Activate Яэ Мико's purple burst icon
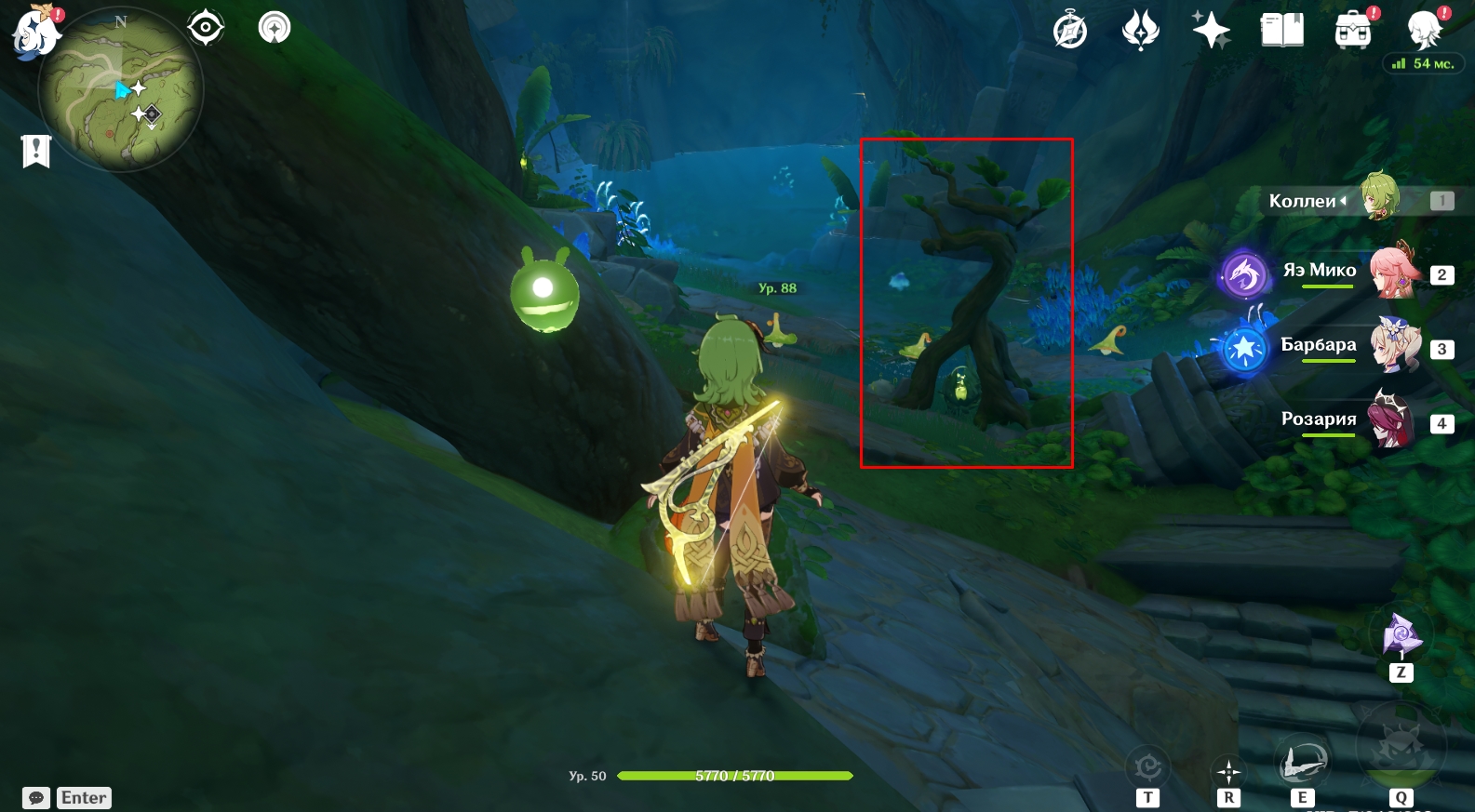Viewport: 1475px width, 812px height. pos(1245,274)
